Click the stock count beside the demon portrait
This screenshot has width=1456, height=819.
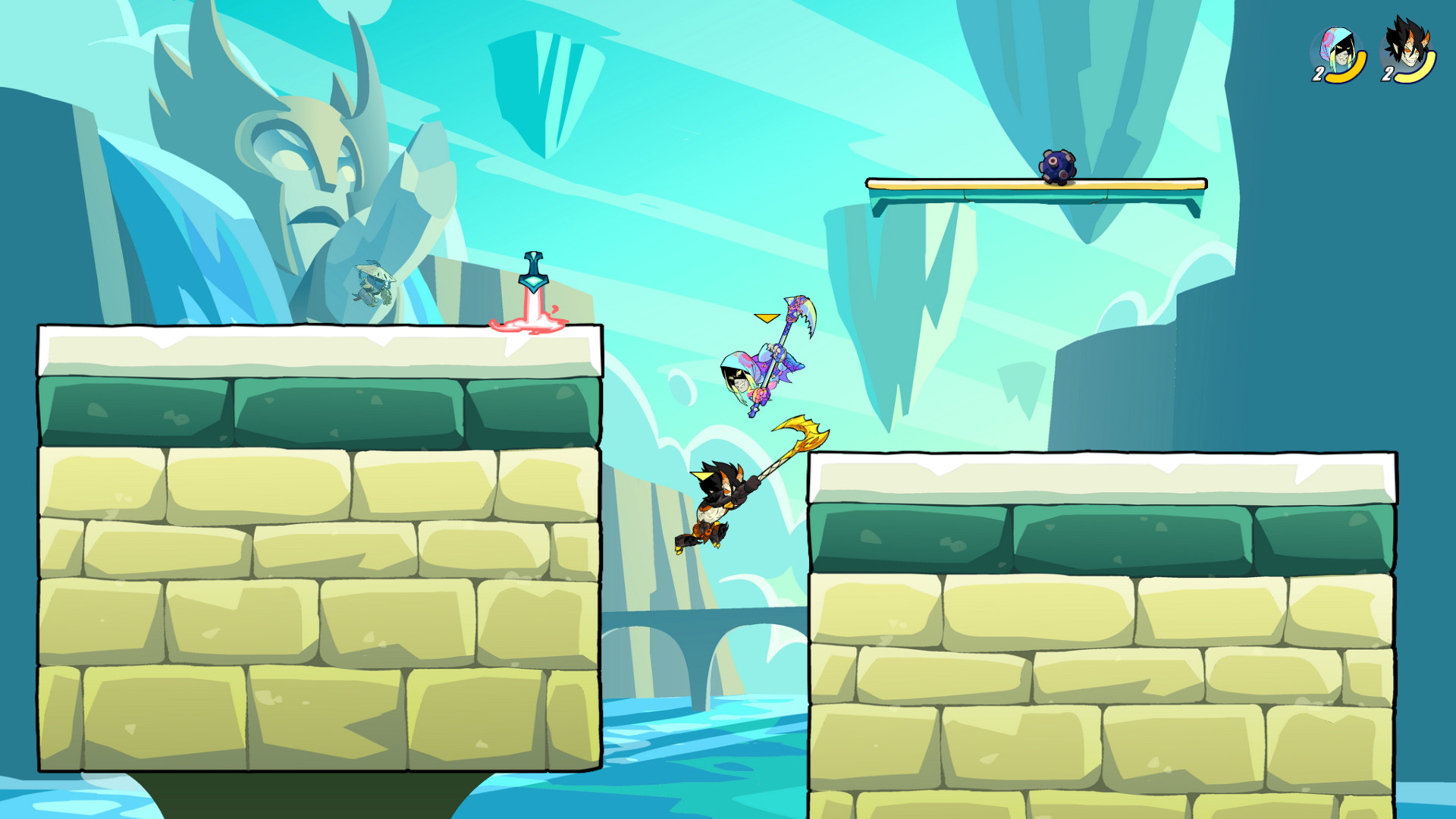click(x=1389, y=75)
